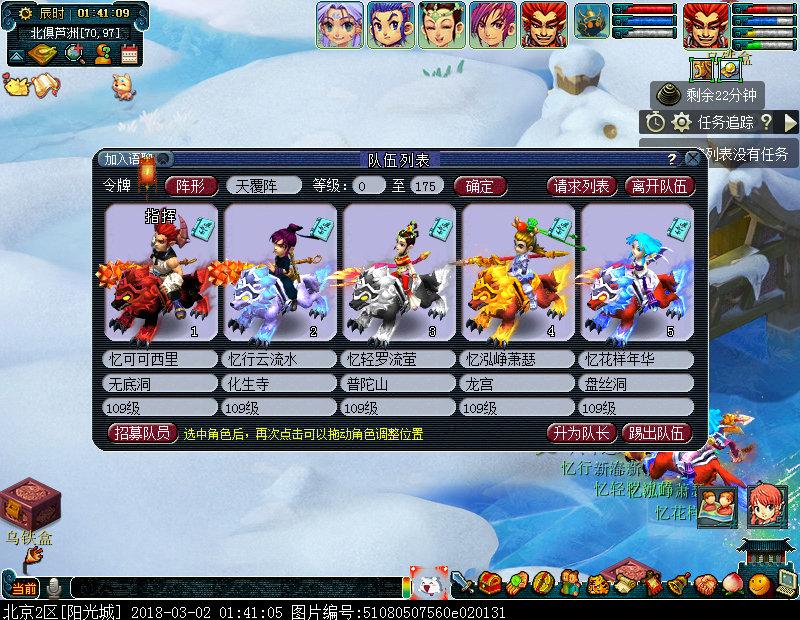The image size is (800, 620).
Task: Kick a member with 踢出队伍
Action: (657, 433)
